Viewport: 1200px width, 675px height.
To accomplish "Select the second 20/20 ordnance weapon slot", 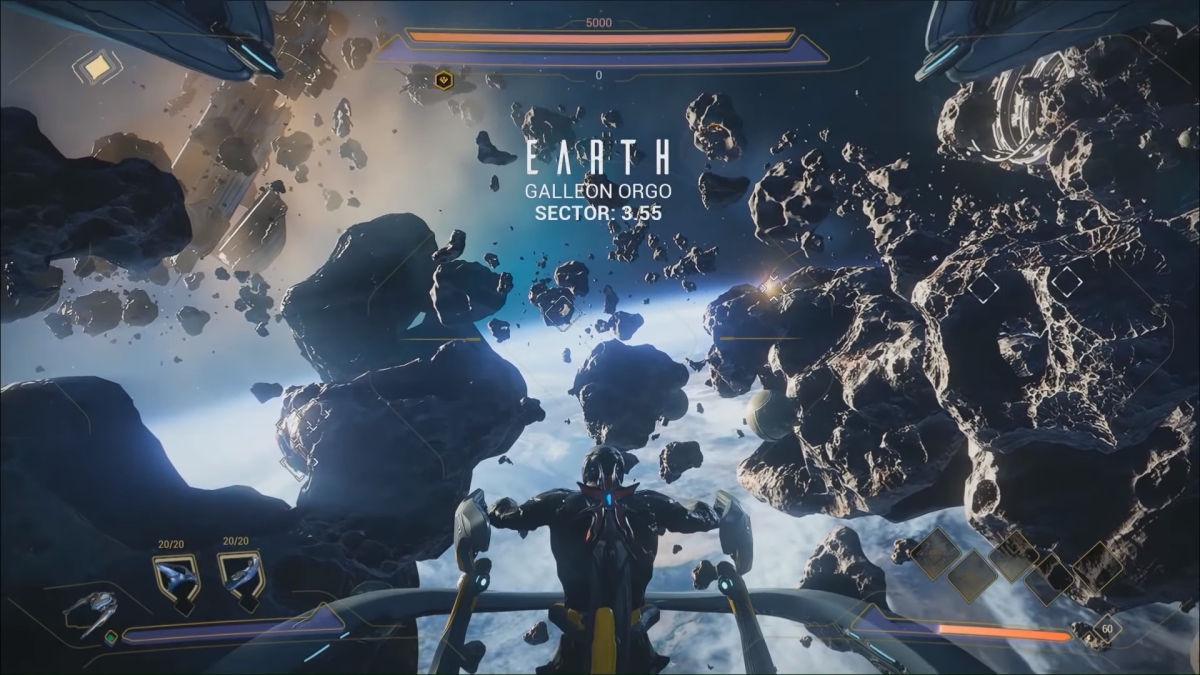I will pos(240,577).
